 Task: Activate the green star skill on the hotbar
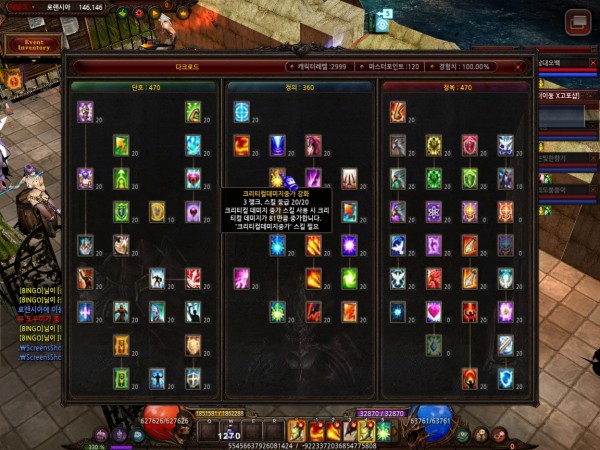pyautogui.click(x=382, y=430)
